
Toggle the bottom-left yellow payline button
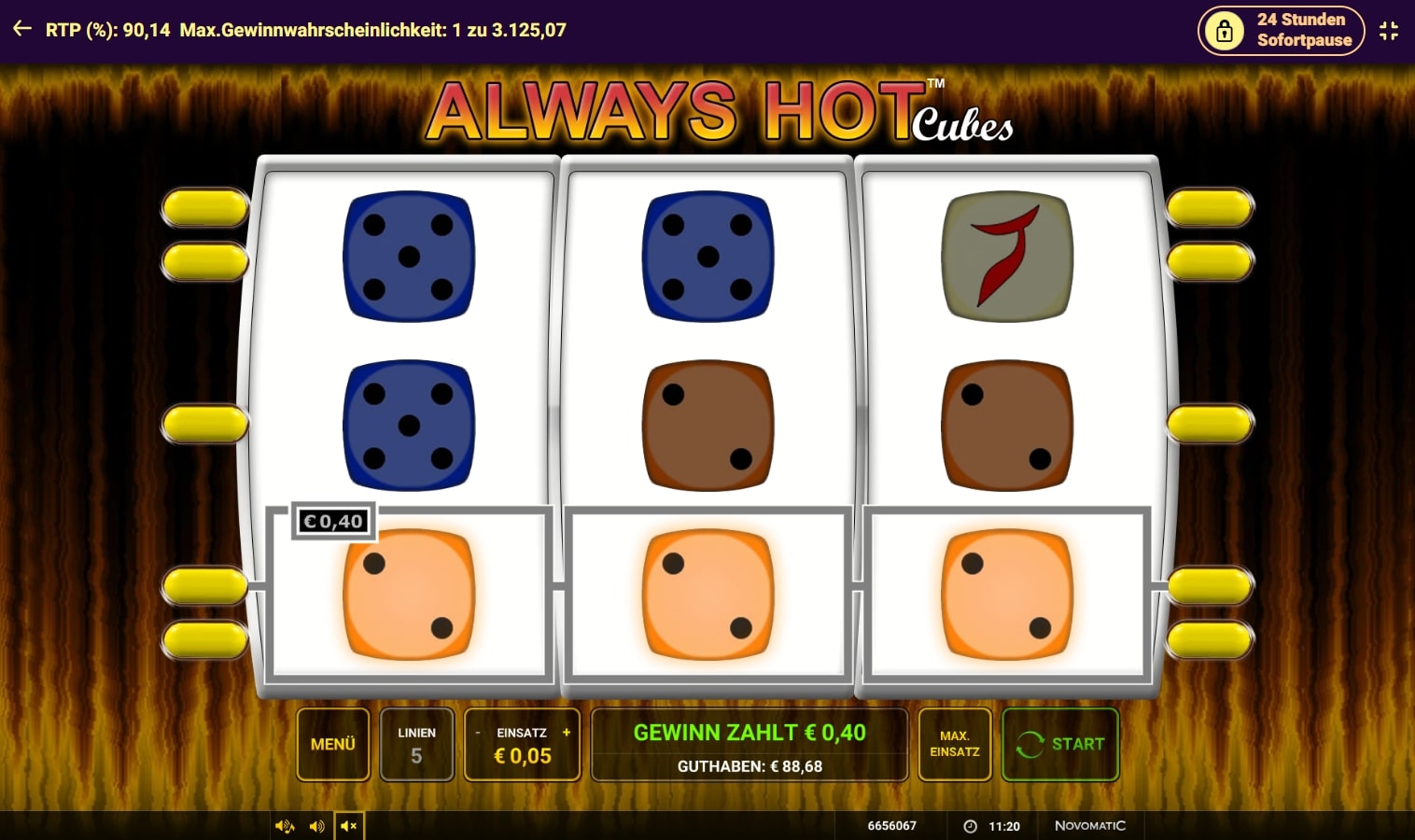coord(204,640)
